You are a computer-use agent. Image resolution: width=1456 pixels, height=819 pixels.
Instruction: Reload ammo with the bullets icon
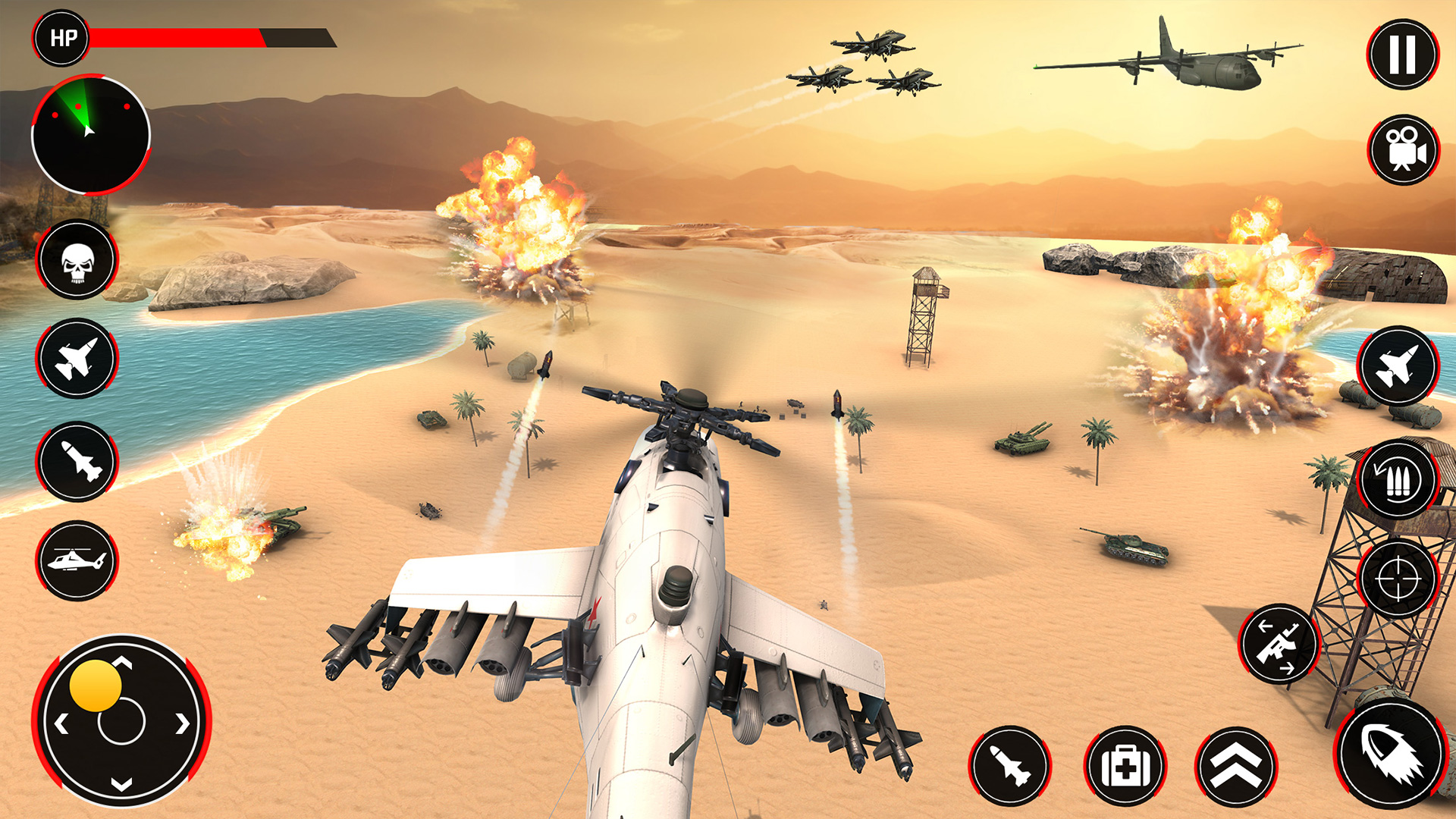click(x=1398, y=479)
